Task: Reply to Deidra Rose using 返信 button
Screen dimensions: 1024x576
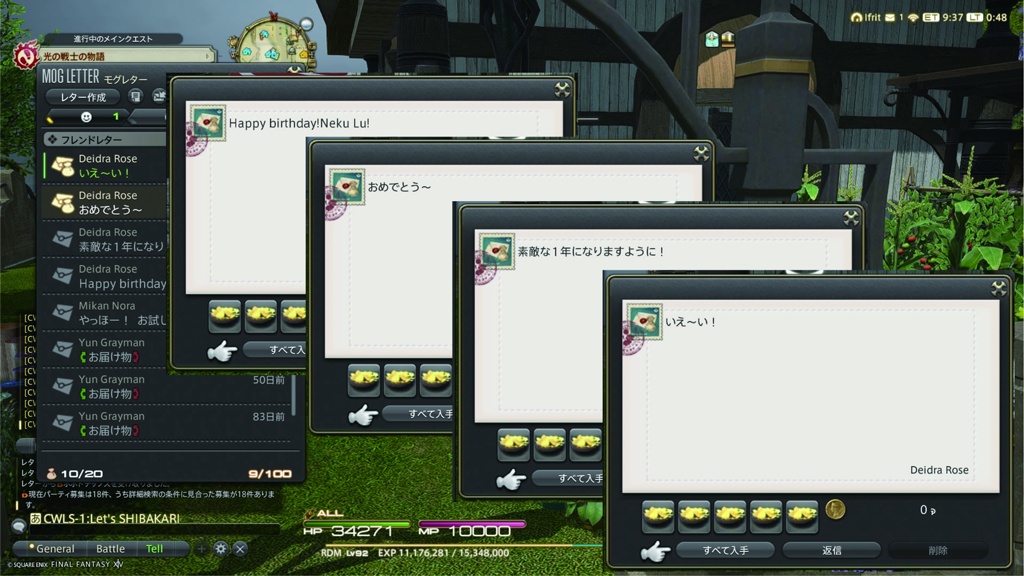Action: pos(831,550)
